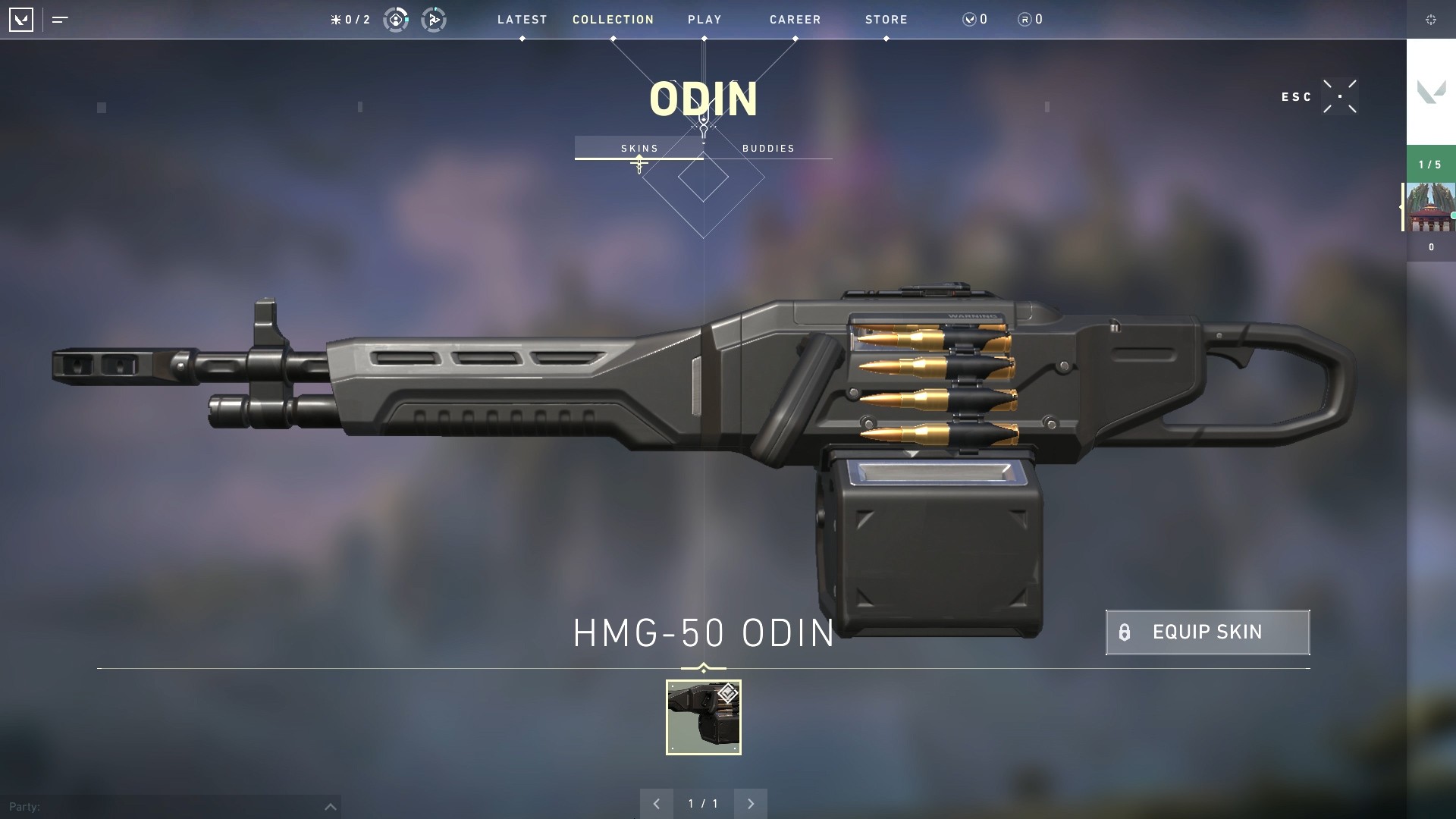Go to the next skin page with right arrow
The width and height of the screenshot is (1456, 819).
751,803
